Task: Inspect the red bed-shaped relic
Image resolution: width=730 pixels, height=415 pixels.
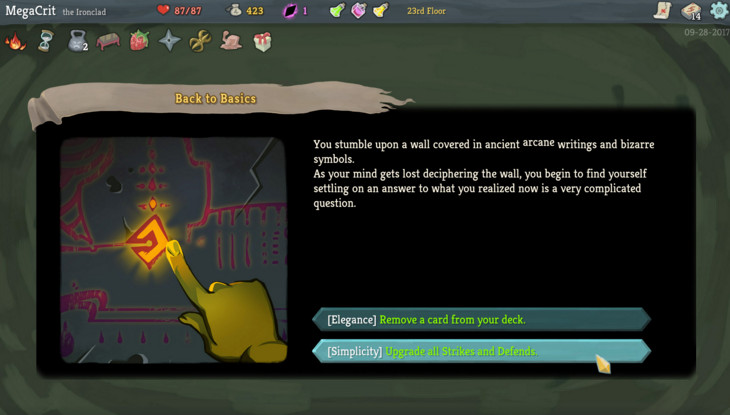Action: (x=108, y=41)
